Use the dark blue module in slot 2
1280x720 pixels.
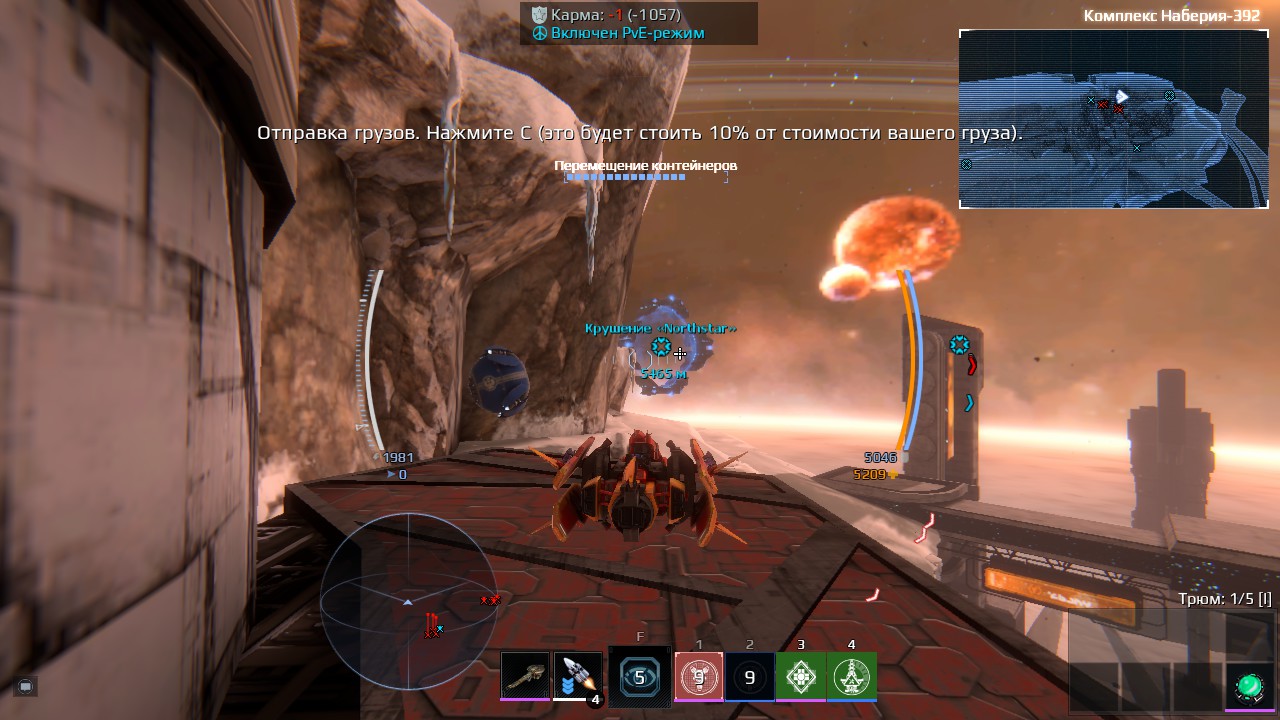750,677
